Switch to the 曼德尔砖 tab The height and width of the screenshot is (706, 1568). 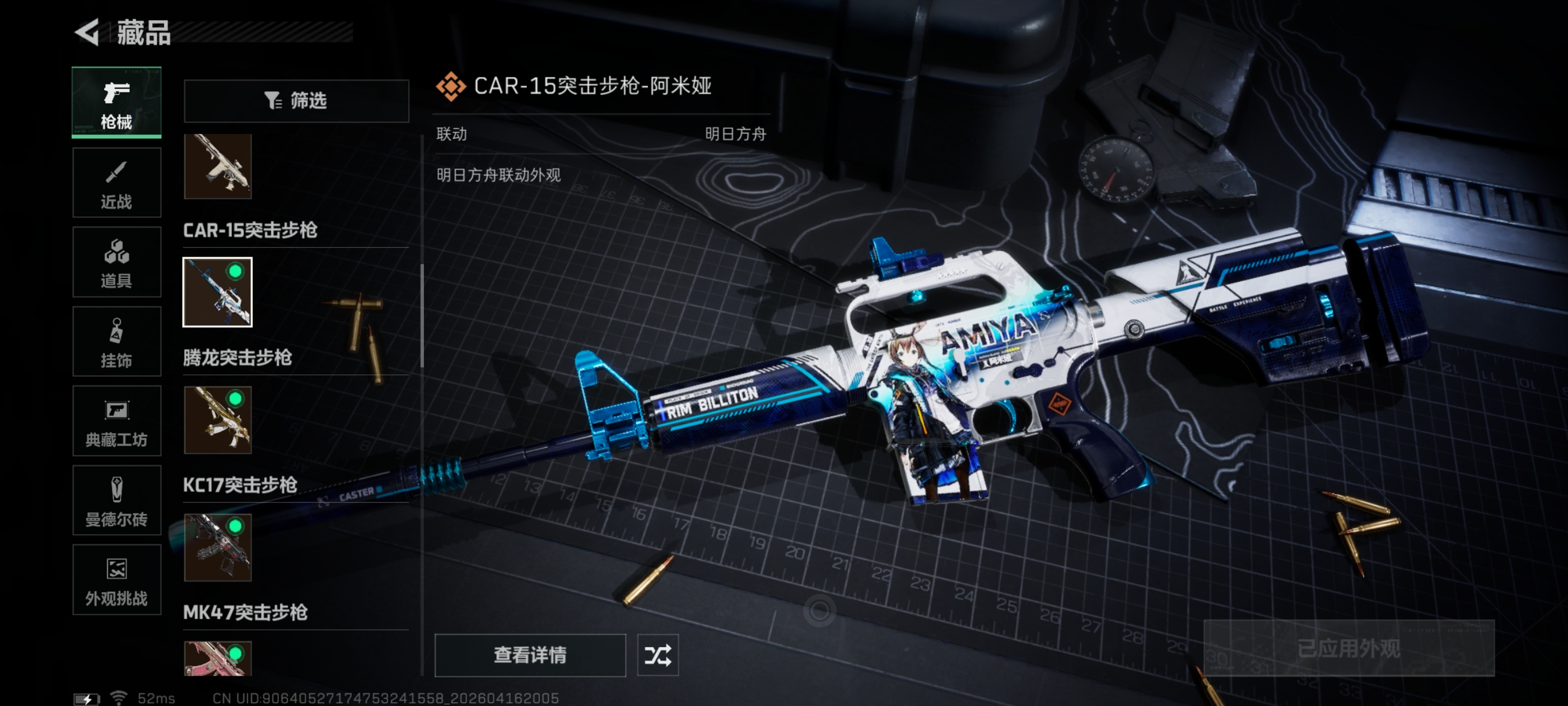click(116, 501)
